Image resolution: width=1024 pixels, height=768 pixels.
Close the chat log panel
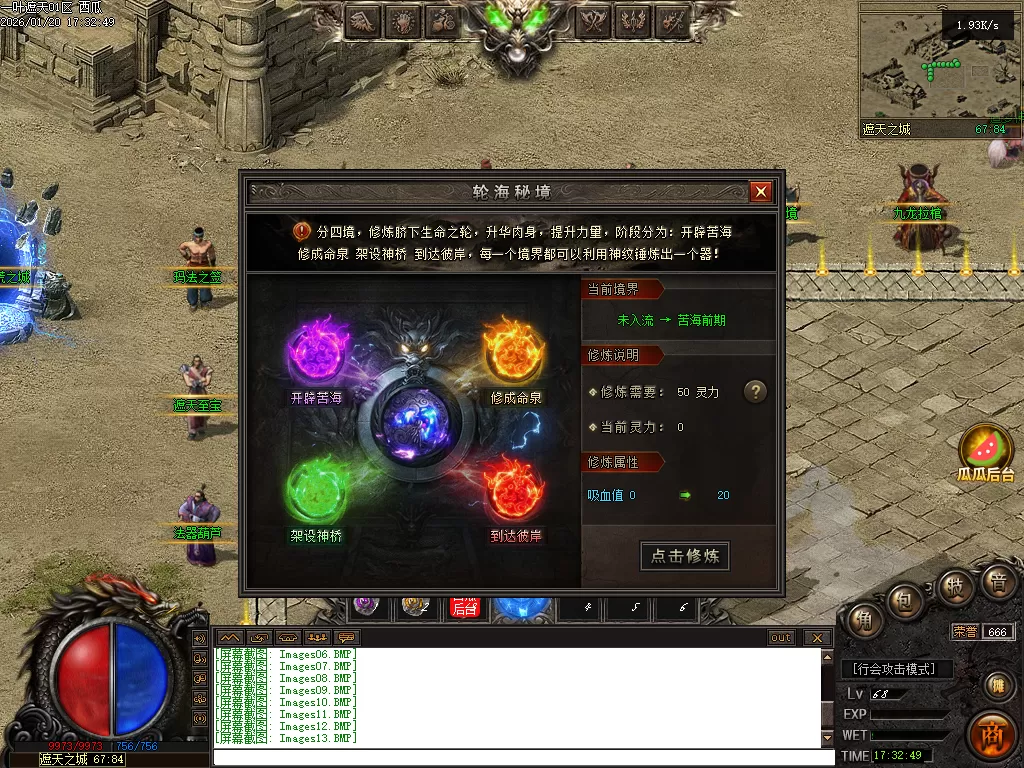coord(817,638)
